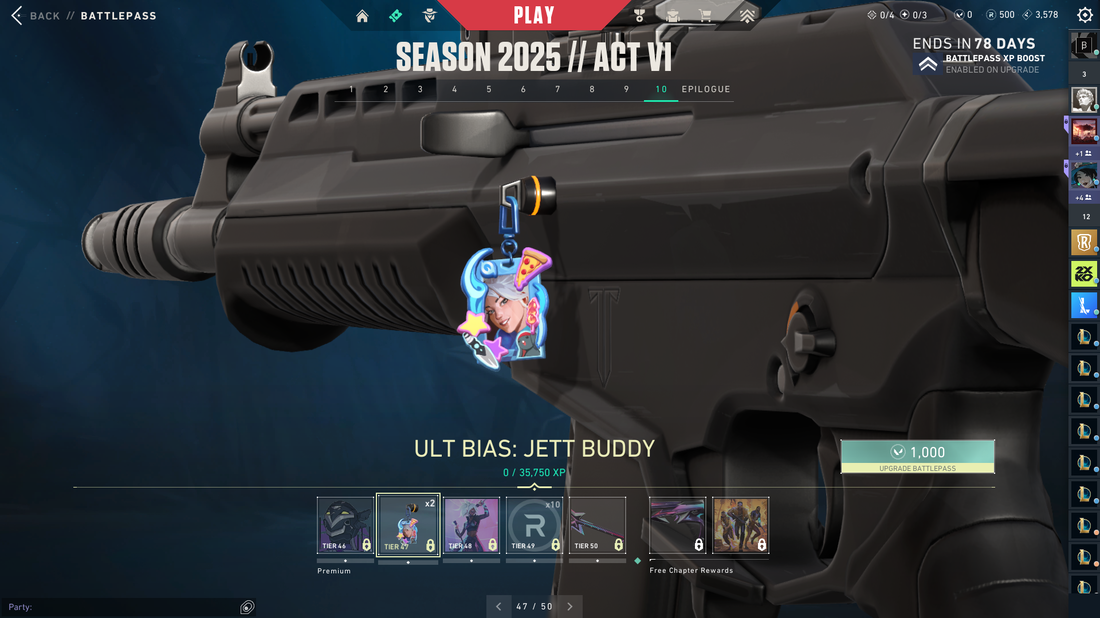1100x618 pixels.
Task: Click the party chat input box
Action: (x=120, y=607)
